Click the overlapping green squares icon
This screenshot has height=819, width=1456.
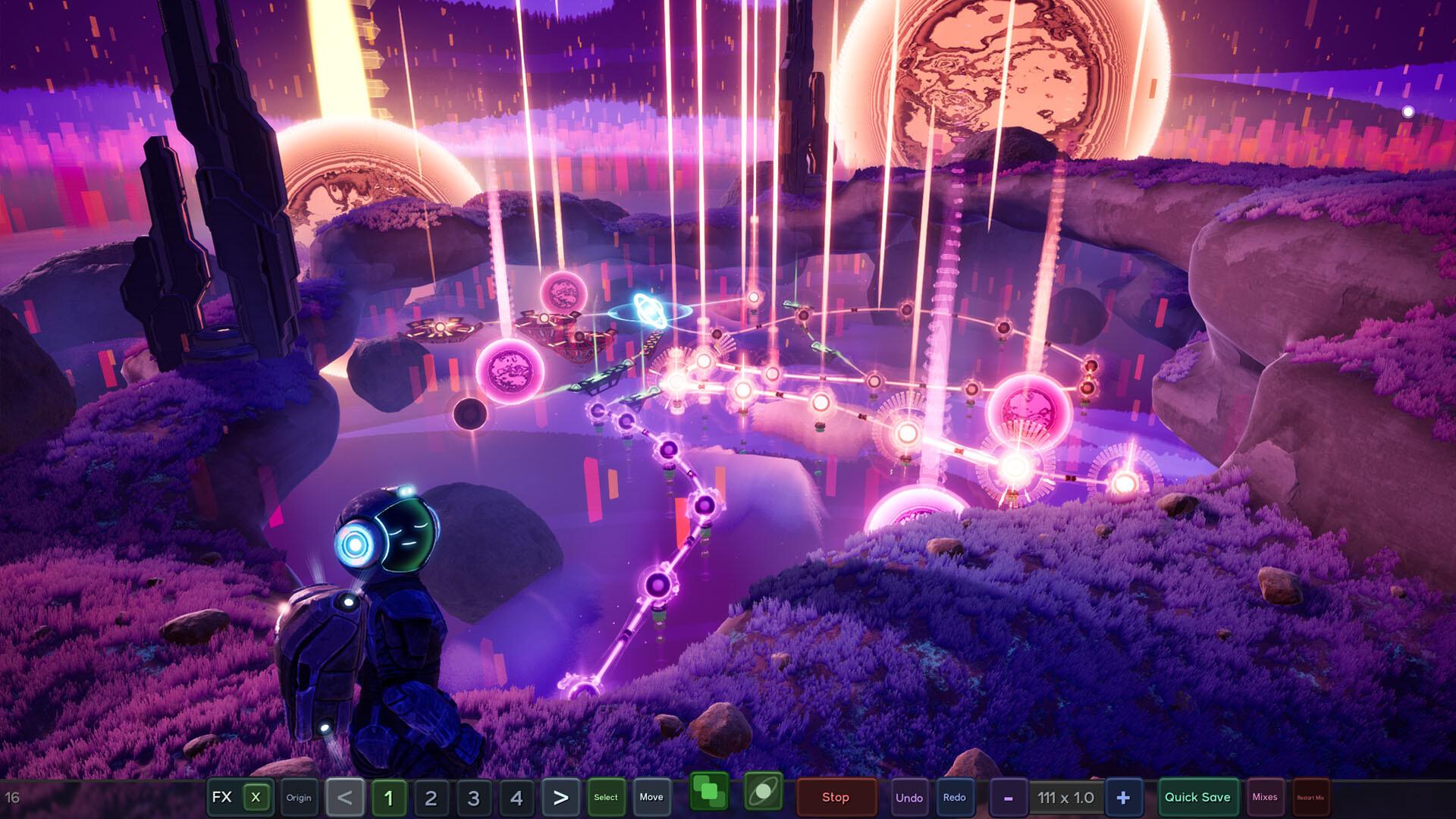tap(709, 792)
